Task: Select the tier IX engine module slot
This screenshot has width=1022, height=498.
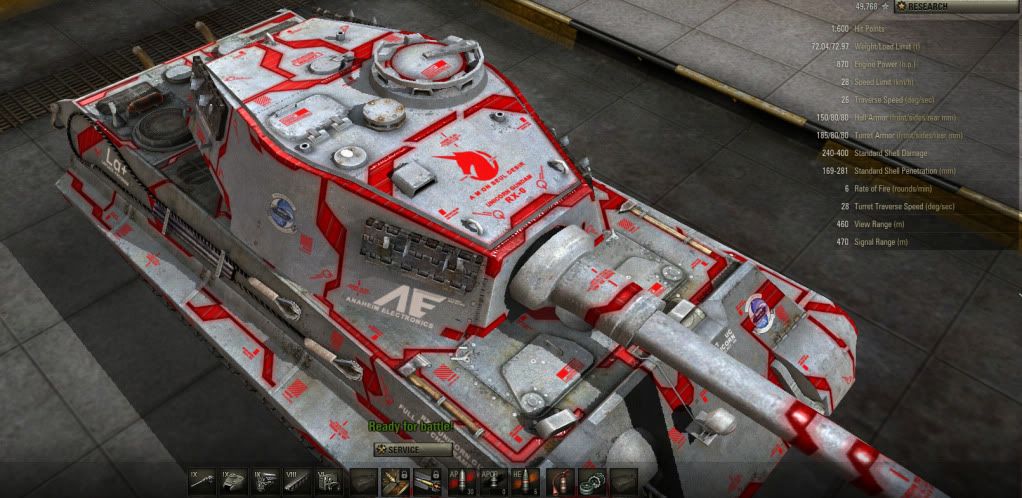Action: click(x=264, y=482)
